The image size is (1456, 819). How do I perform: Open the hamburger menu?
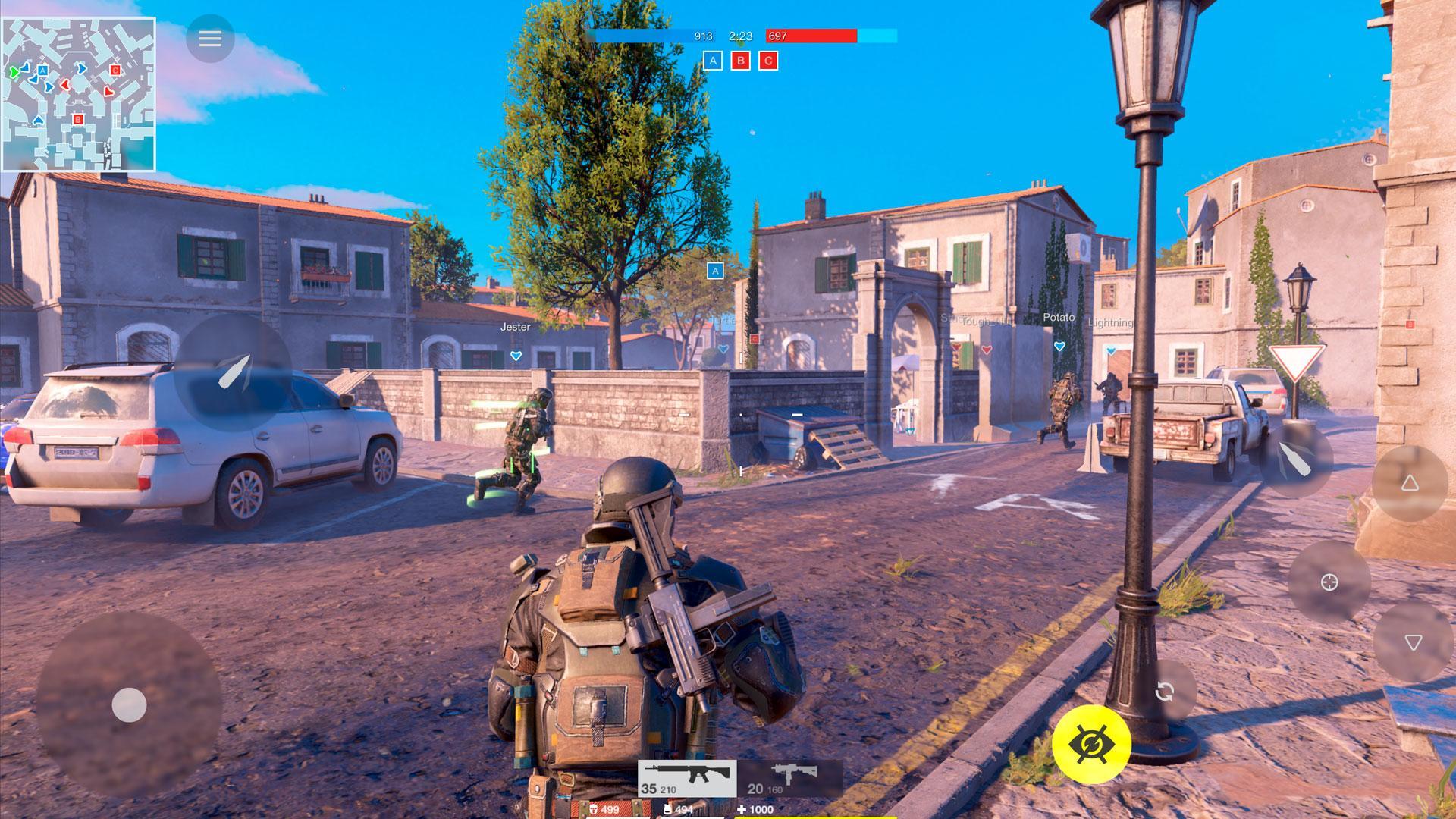coord(209,39)
